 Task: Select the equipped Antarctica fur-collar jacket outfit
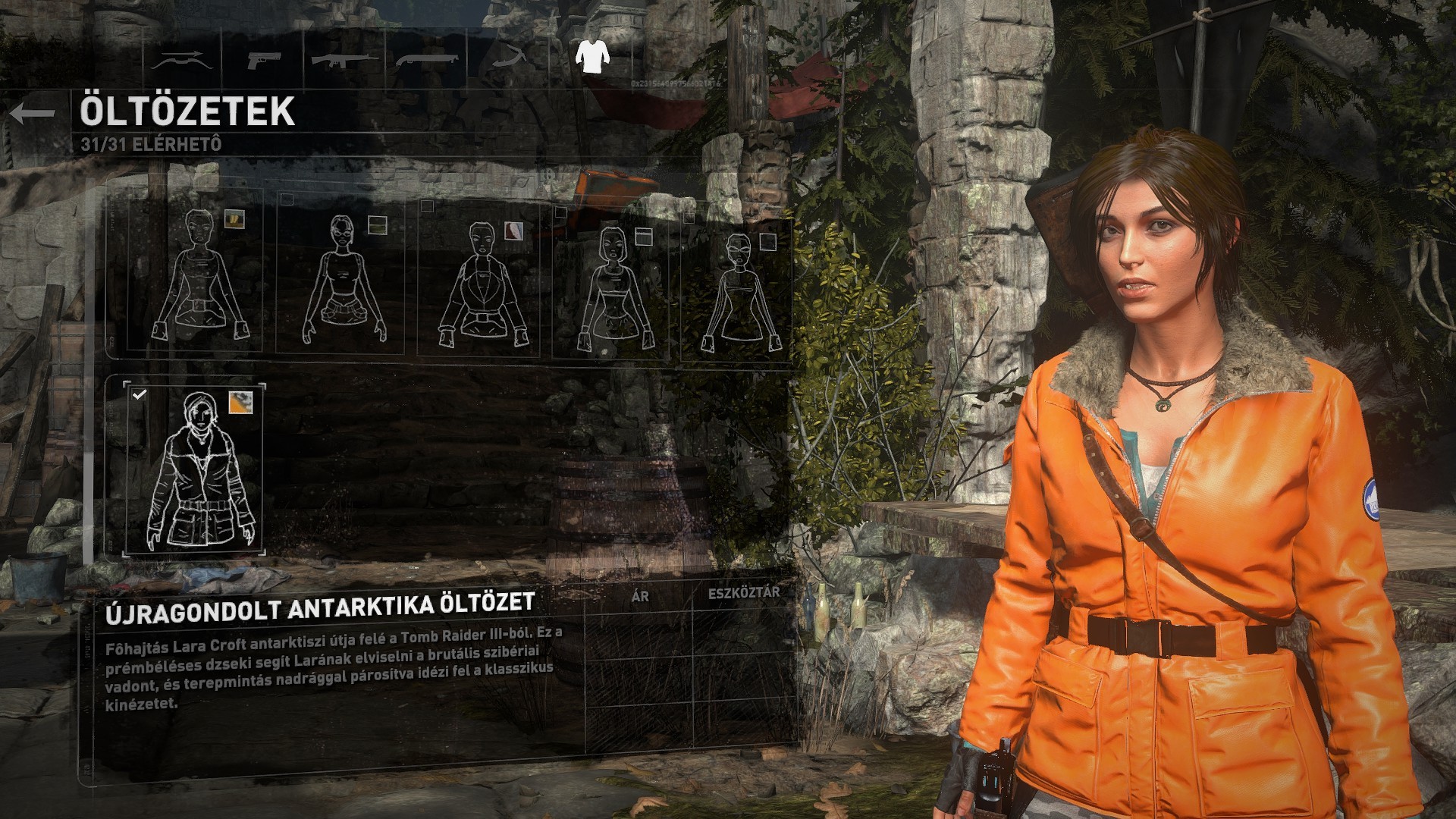tap(195, 469)
